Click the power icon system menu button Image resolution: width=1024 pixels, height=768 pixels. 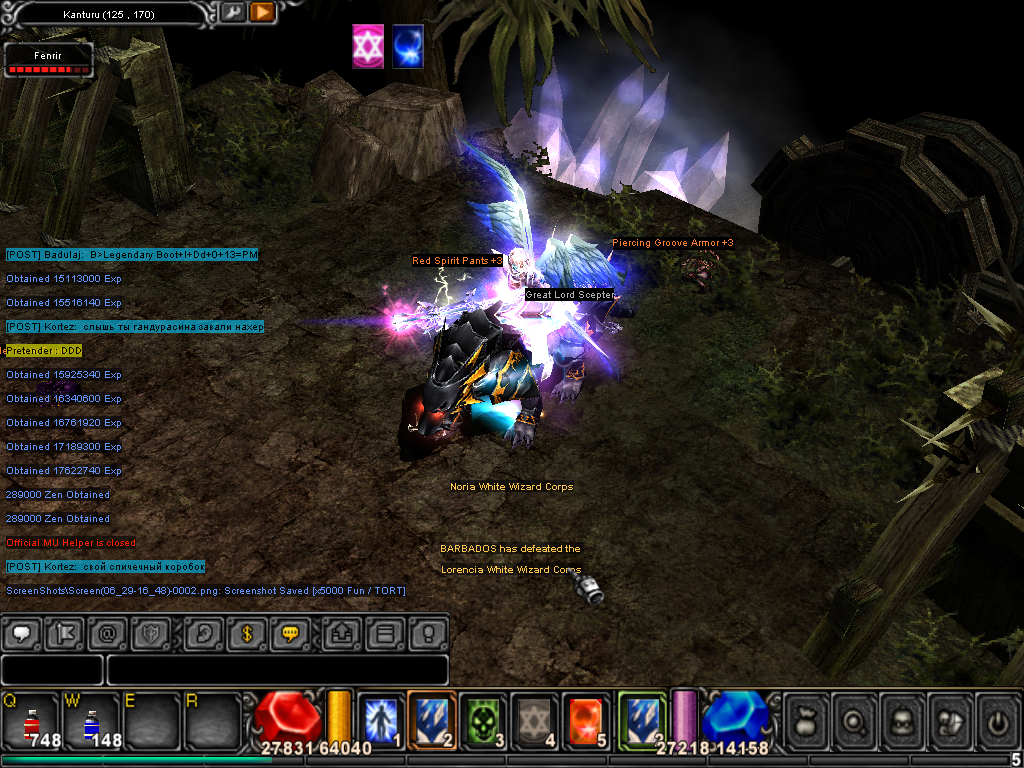pos(995,718)
